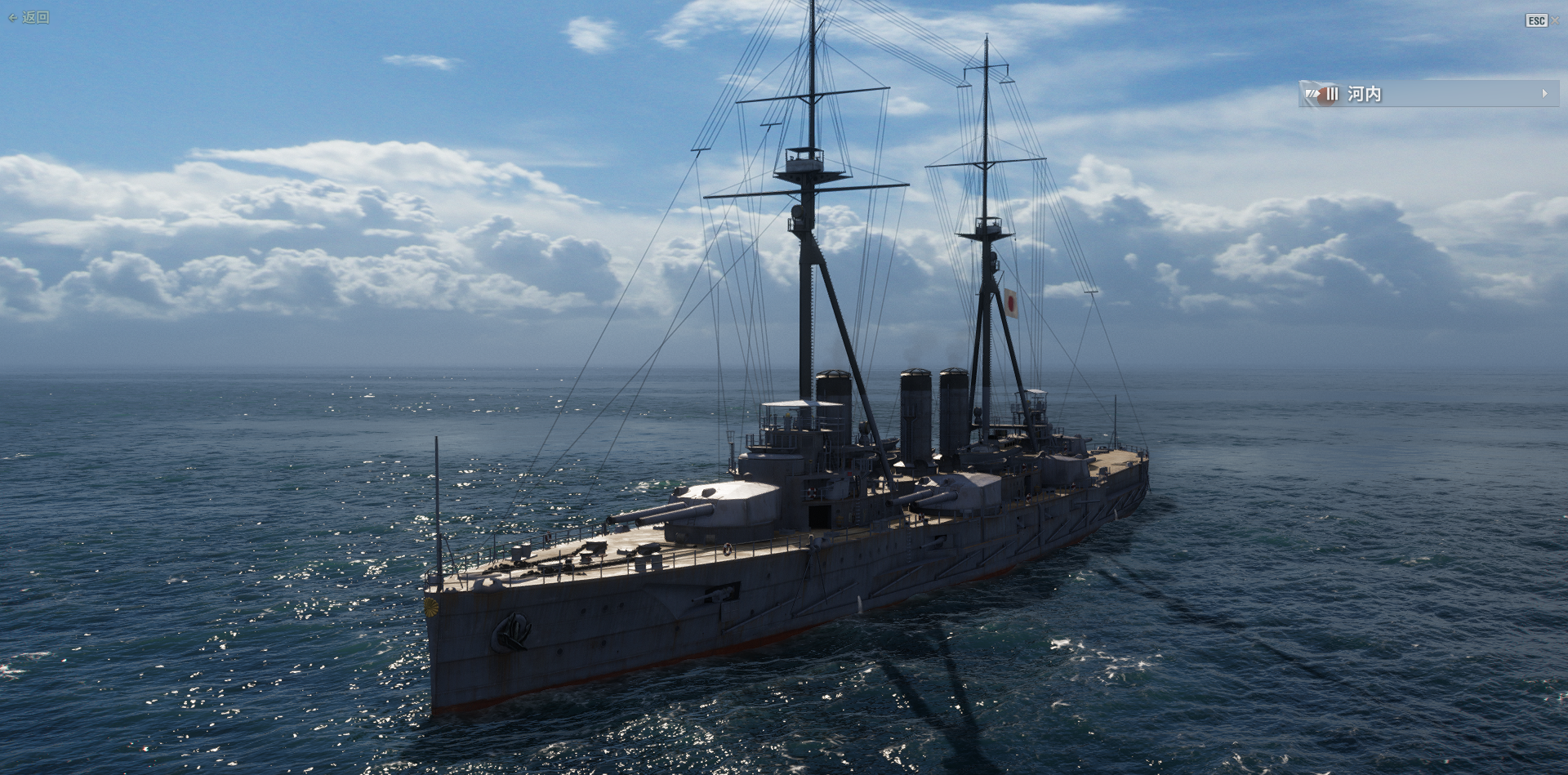Open the 河内 ship selector dropdown

[1428, 94]
